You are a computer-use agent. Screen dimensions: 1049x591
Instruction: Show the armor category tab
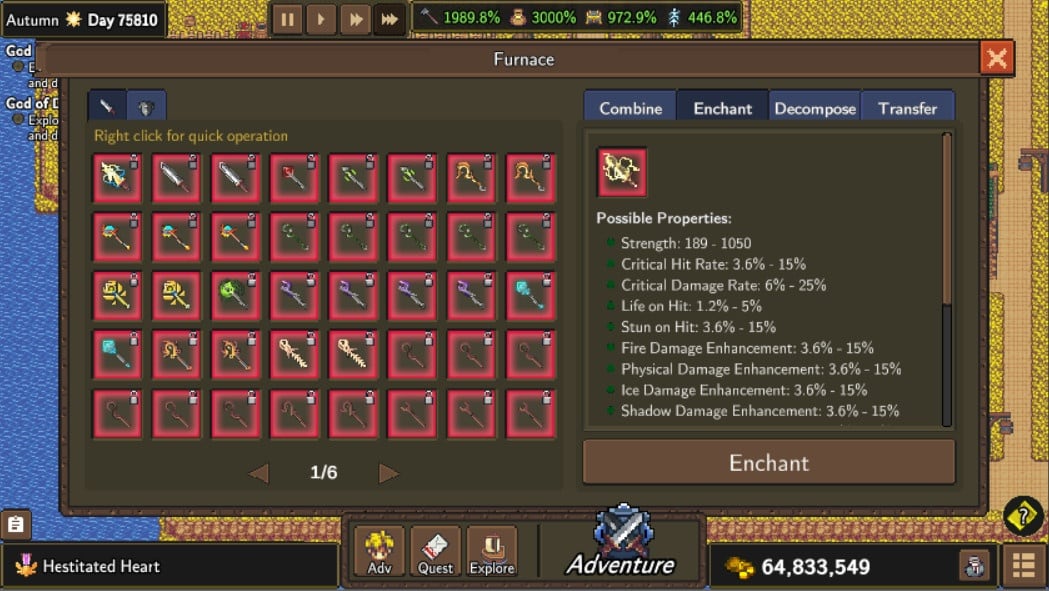coord(146,106)
